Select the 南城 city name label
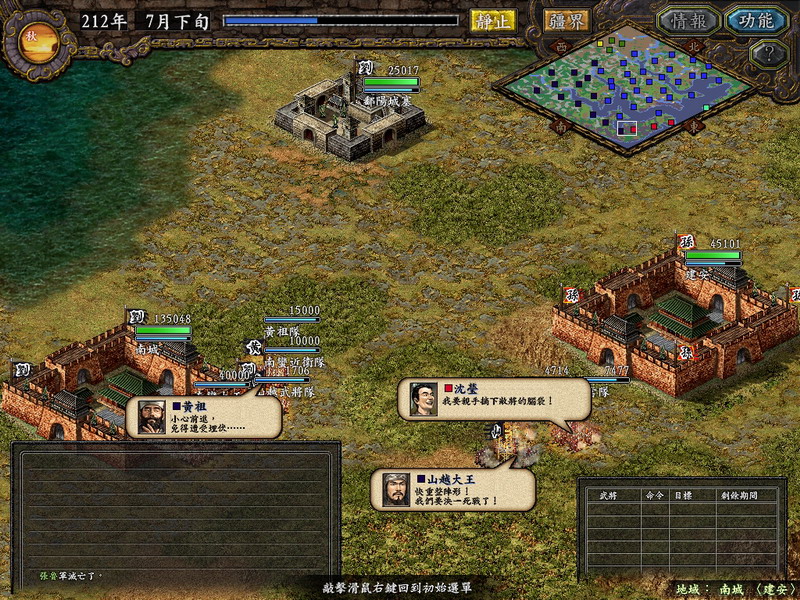800x600 pixels. tap(148, 349)
